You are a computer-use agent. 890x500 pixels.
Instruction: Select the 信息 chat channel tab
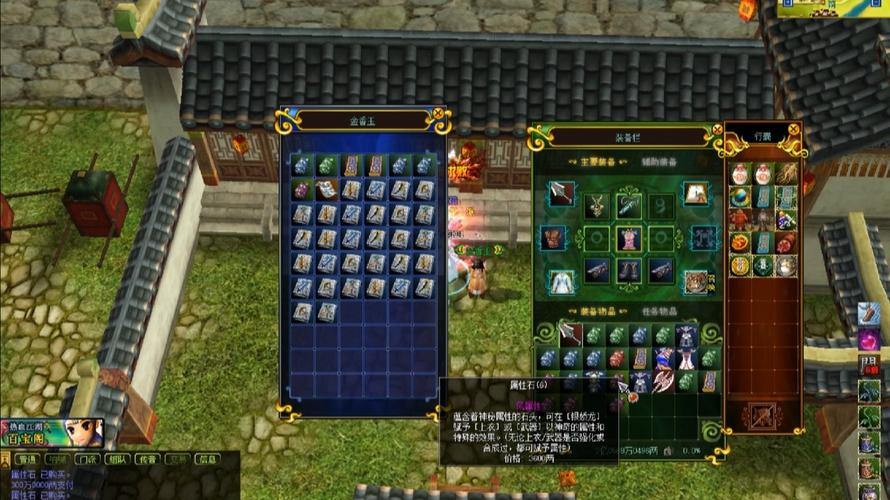207,460
